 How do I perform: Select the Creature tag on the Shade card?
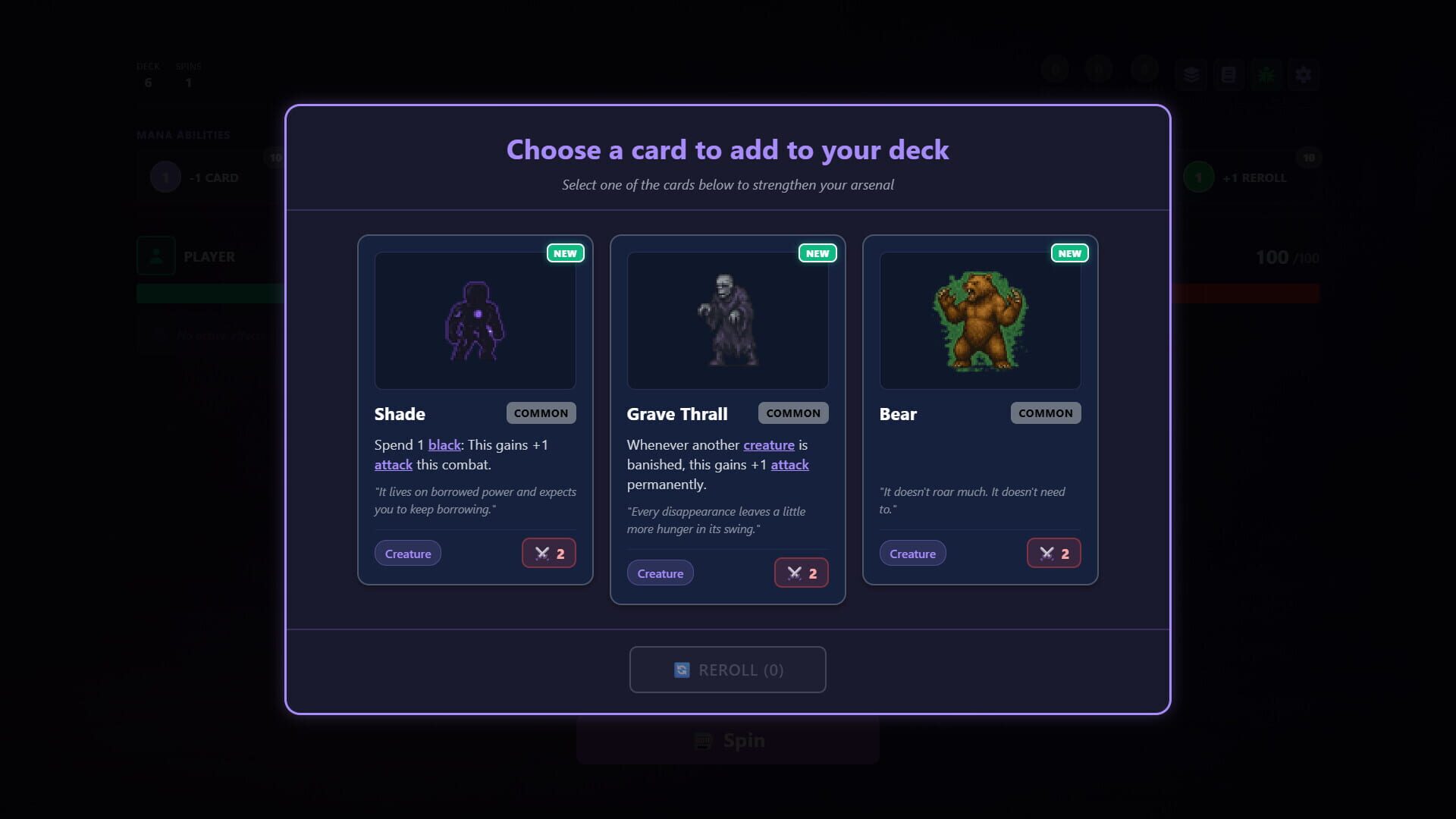407,553
